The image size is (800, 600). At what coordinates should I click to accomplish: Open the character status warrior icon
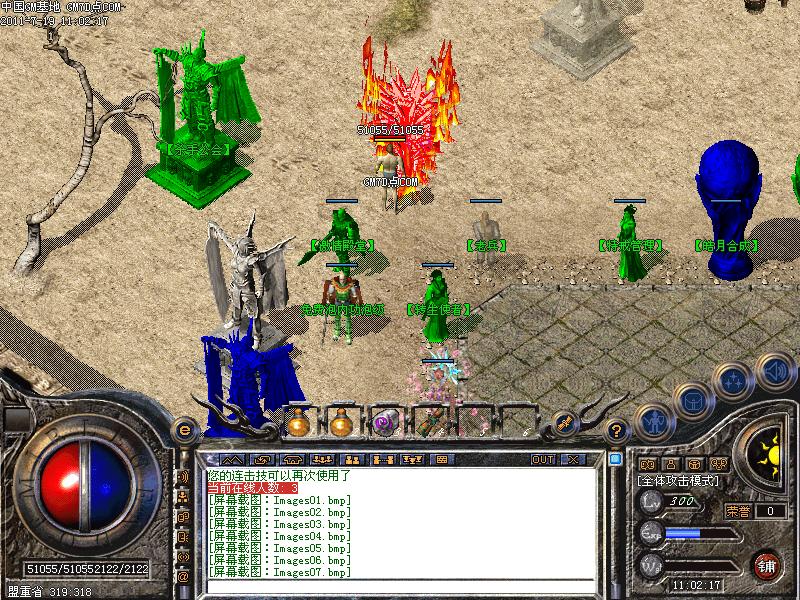coord(654,420)
